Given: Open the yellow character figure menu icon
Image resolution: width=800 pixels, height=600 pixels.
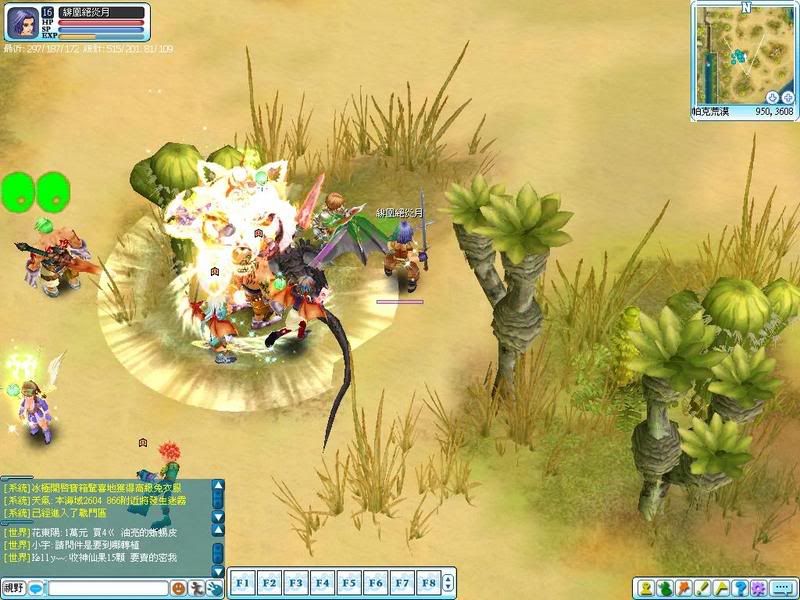Looking at the screenshot, I should 647,588.
